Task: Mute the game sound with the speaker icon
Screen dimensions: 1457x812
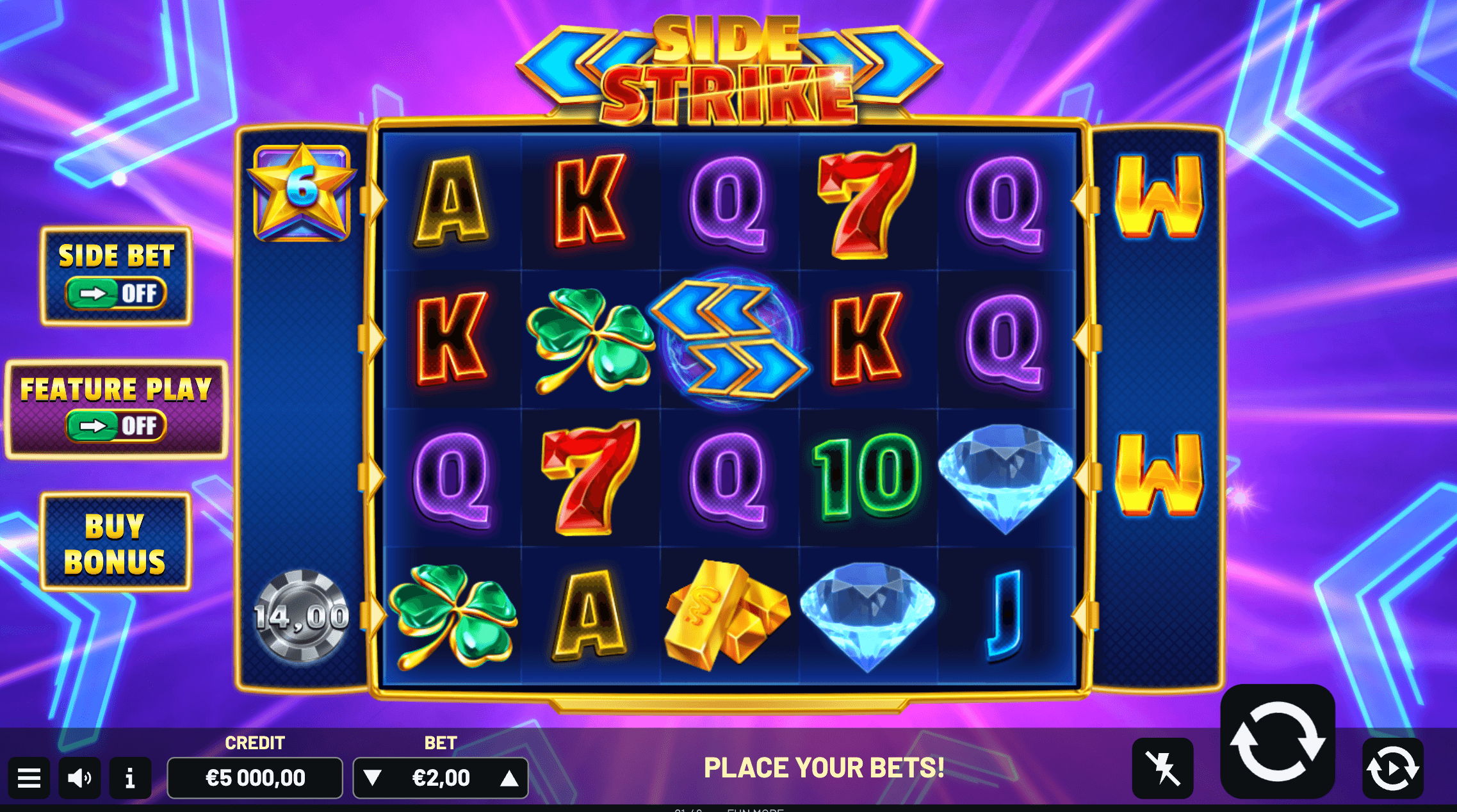Action: pos(79,778)
